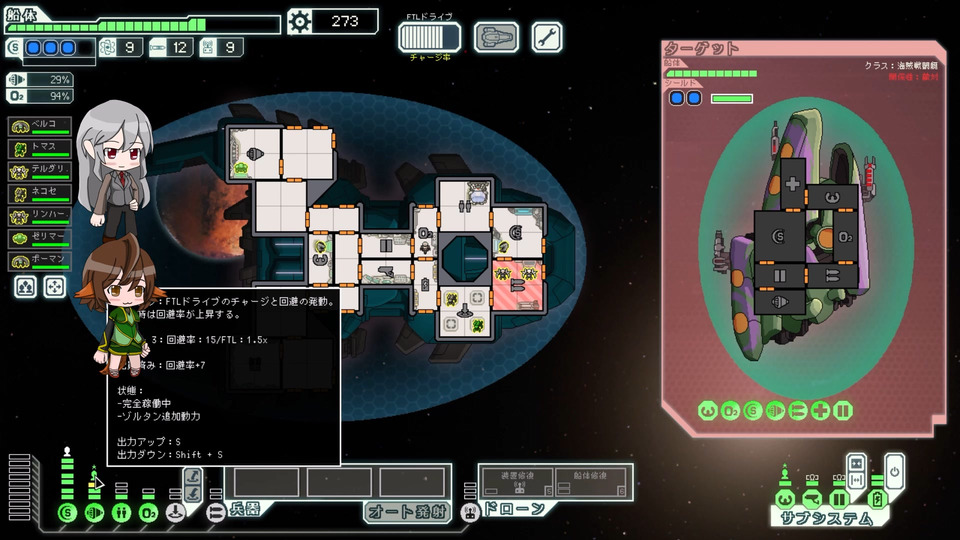Click the engines system icon
The height and width of the screenshot is (540, 960).
pos(94,513)
